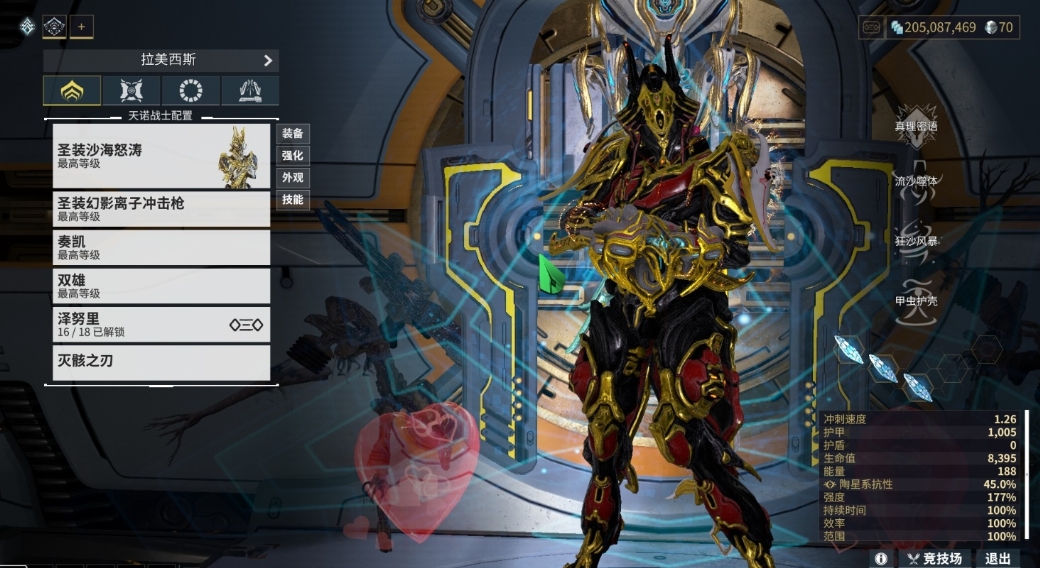Select the 奏凯 weapon slot
1040x568 pixels.
pyautogui.click(x=161, y=247)
